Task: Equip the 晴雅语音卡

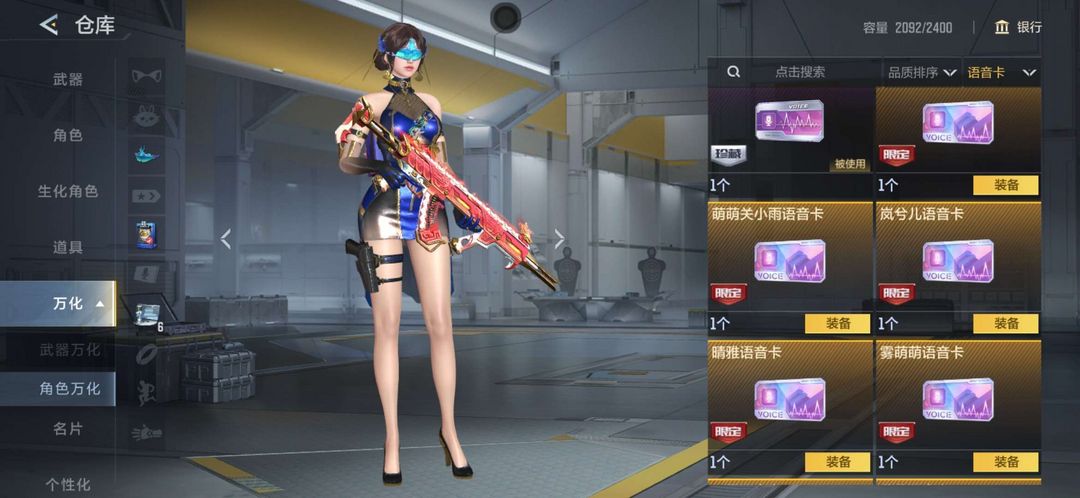Action: (x=838, y=462)
